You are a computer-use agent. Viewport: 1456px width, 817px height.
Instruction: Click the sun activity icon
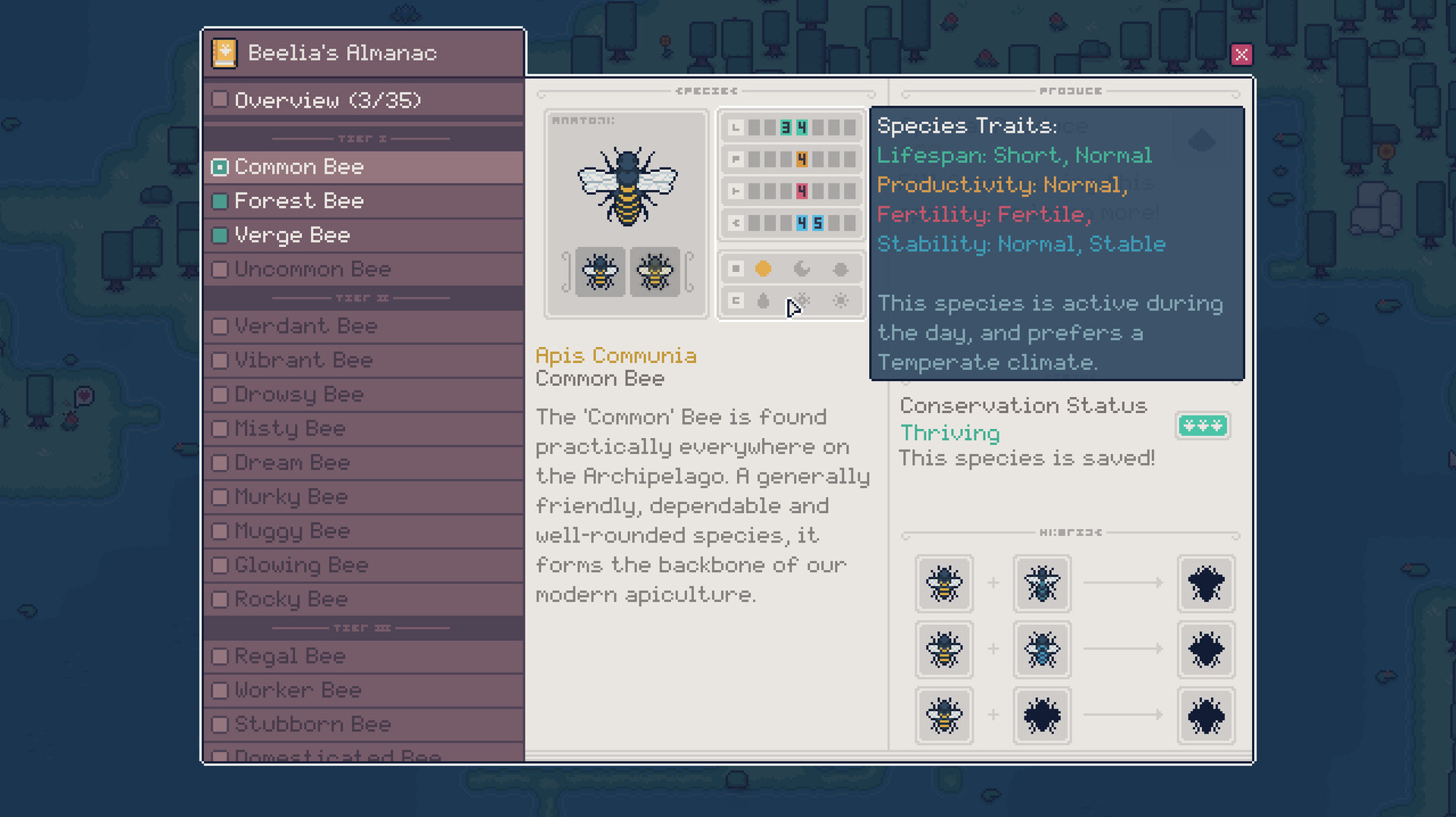[x=763, y=269]
